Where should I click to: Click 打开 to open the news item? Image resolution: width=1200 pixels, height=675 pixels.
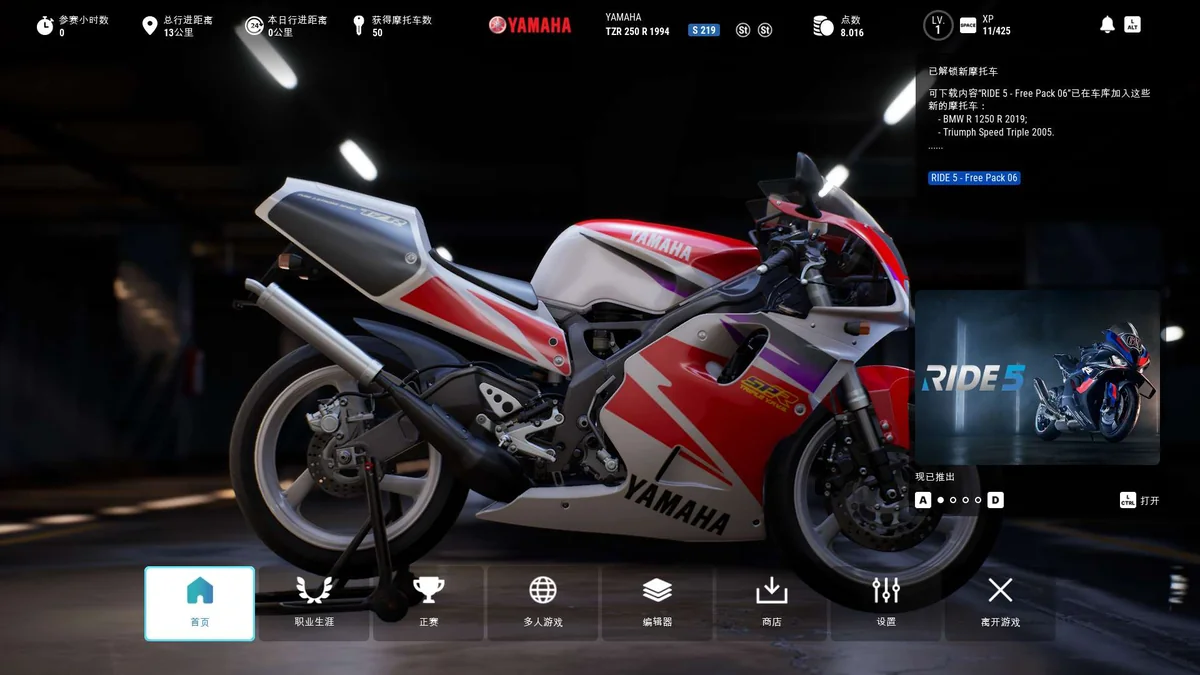1140,500
